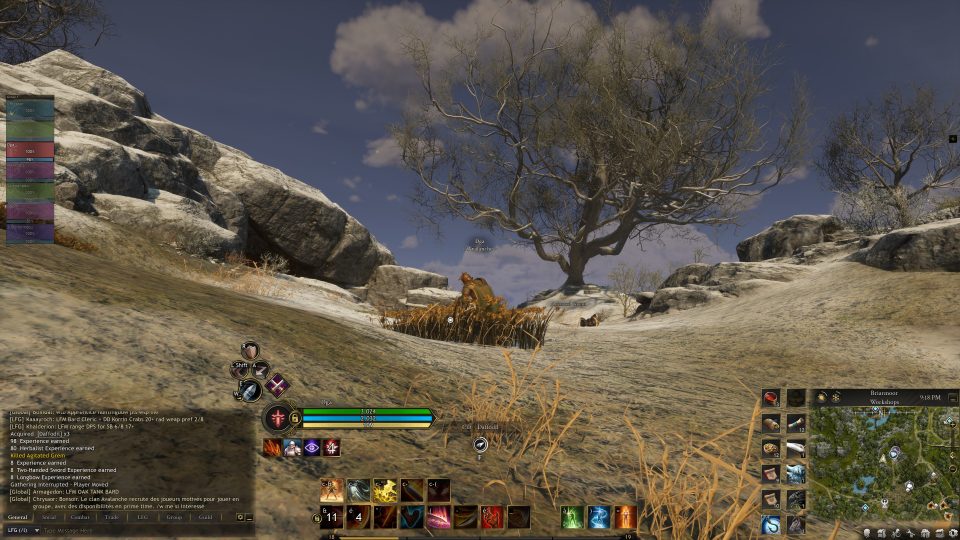This screenshot has height=540, width=960.
Task: Minimize the chat window
Action: pos(249,517)
